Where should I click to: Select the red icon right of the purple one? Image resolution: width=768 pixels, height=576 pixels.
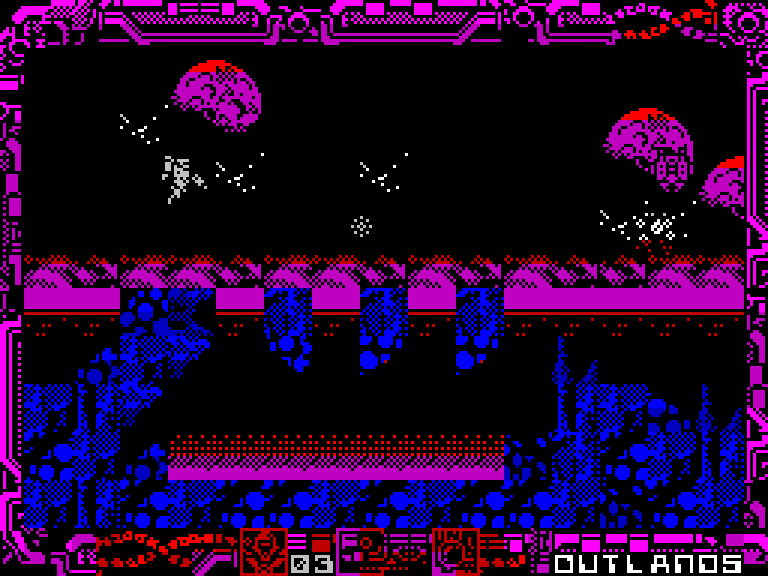[x=455, y=551]
